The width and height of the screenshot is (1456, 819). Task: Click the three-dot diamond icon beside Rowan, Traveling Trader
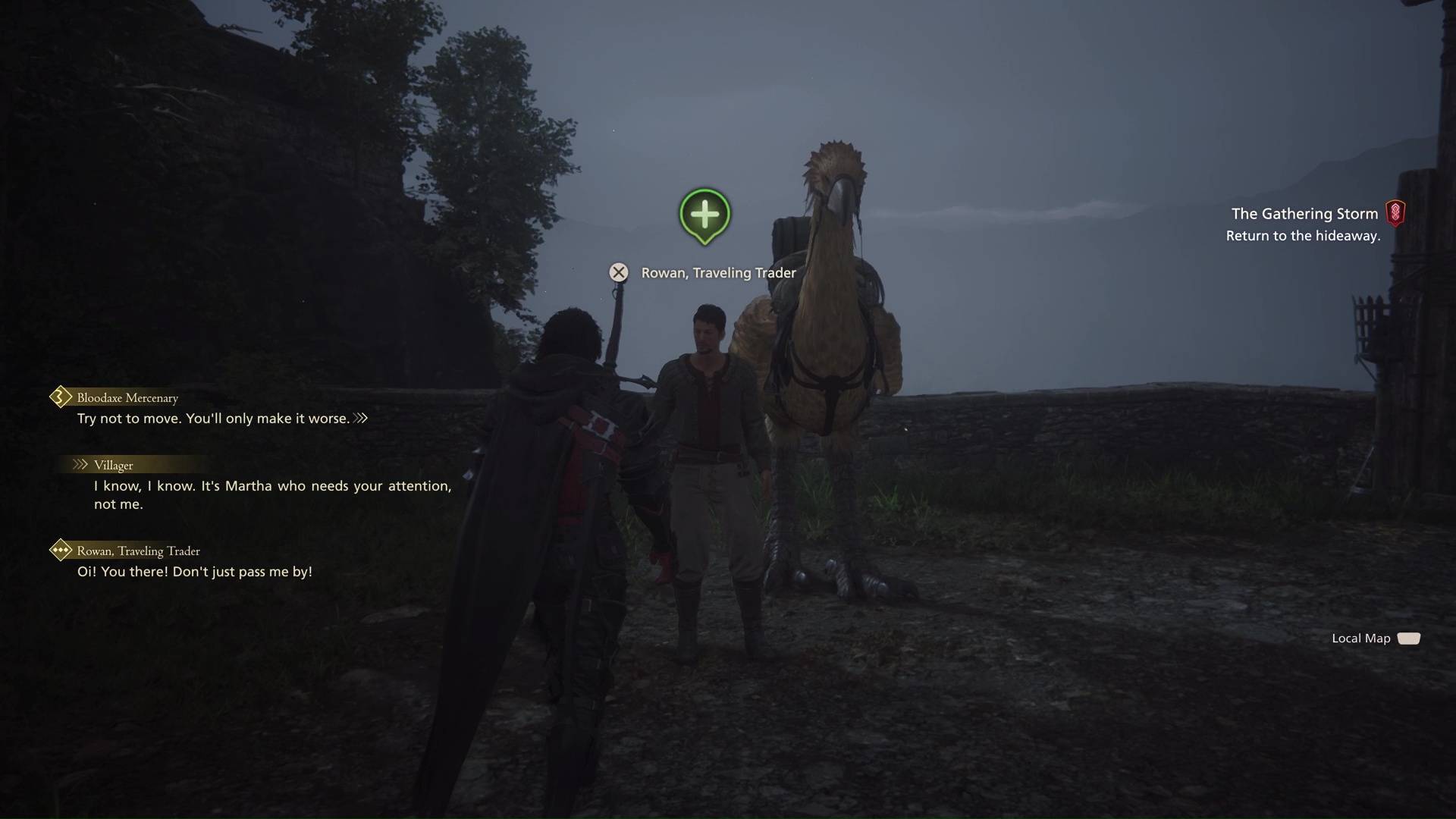59,551
